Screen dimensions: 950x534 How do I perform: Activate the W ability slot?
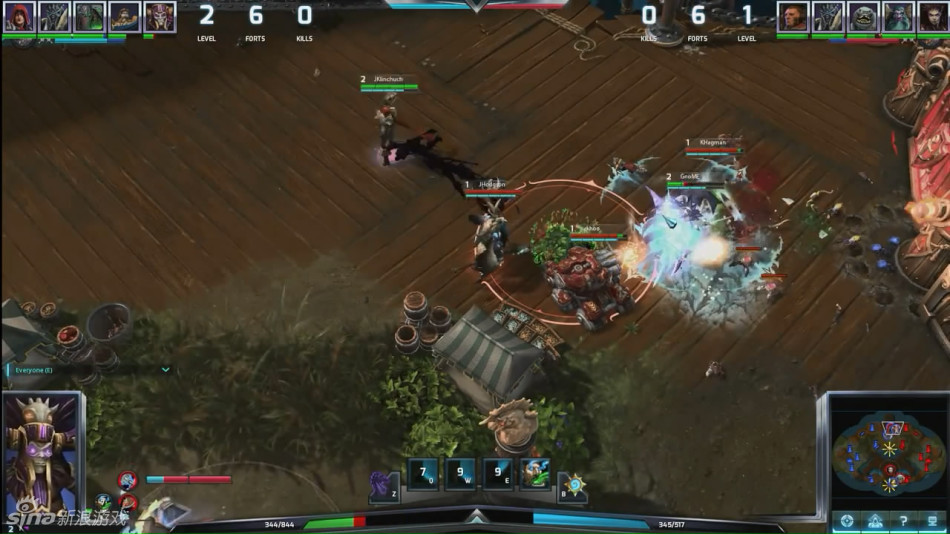(460, 473)
